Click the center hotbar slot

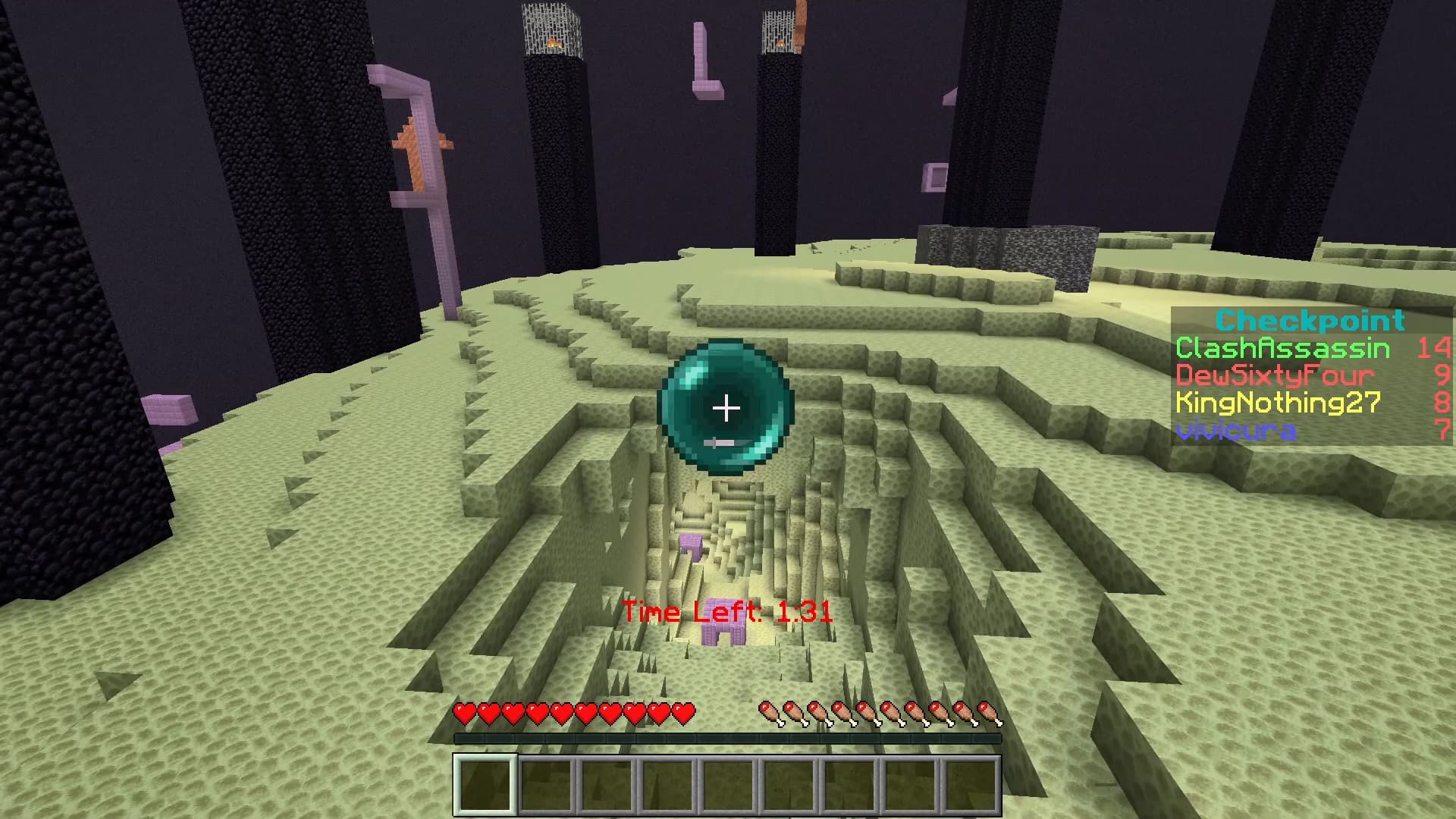pos(728,786)
